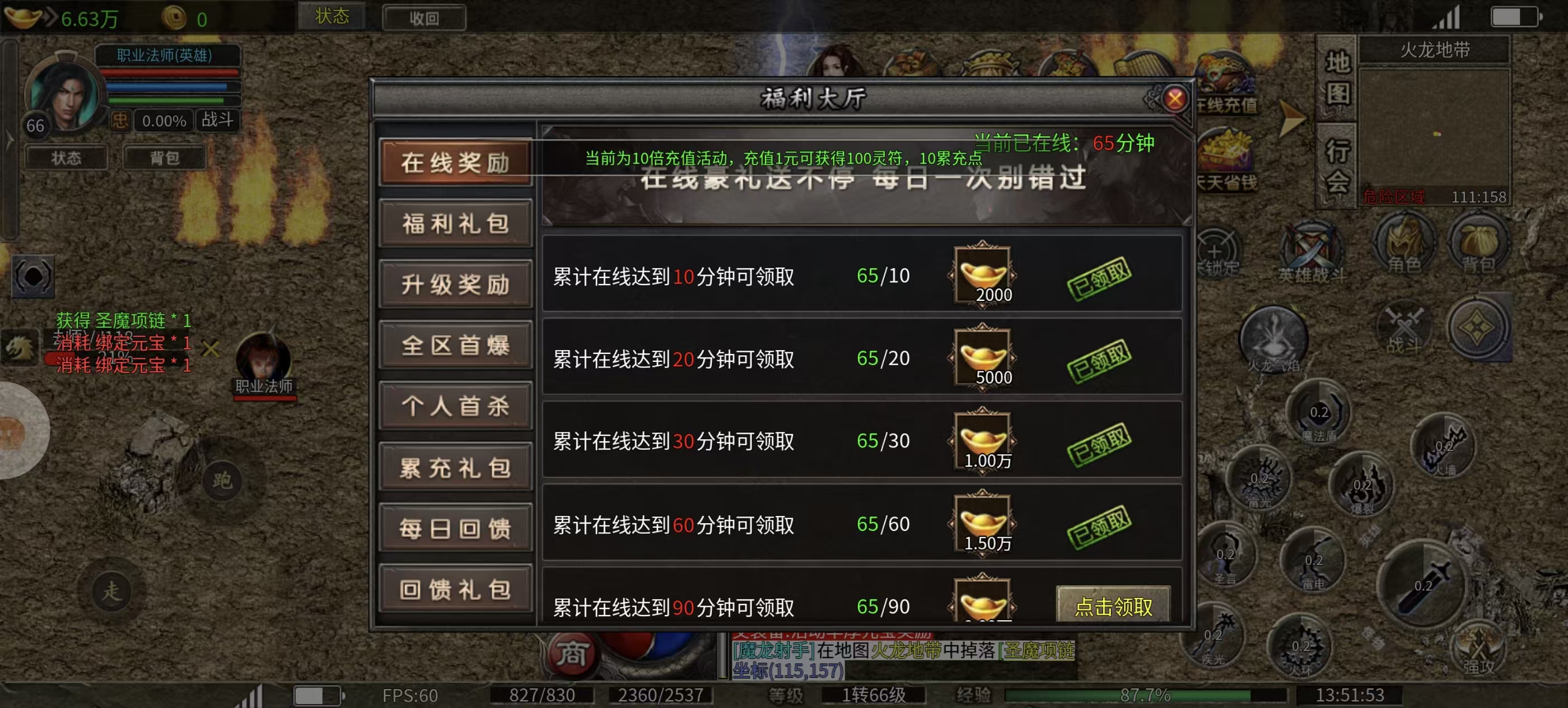Expand the currency bar chevron near 6.63万
This screenshot has width=1568, height=708.
50,18
